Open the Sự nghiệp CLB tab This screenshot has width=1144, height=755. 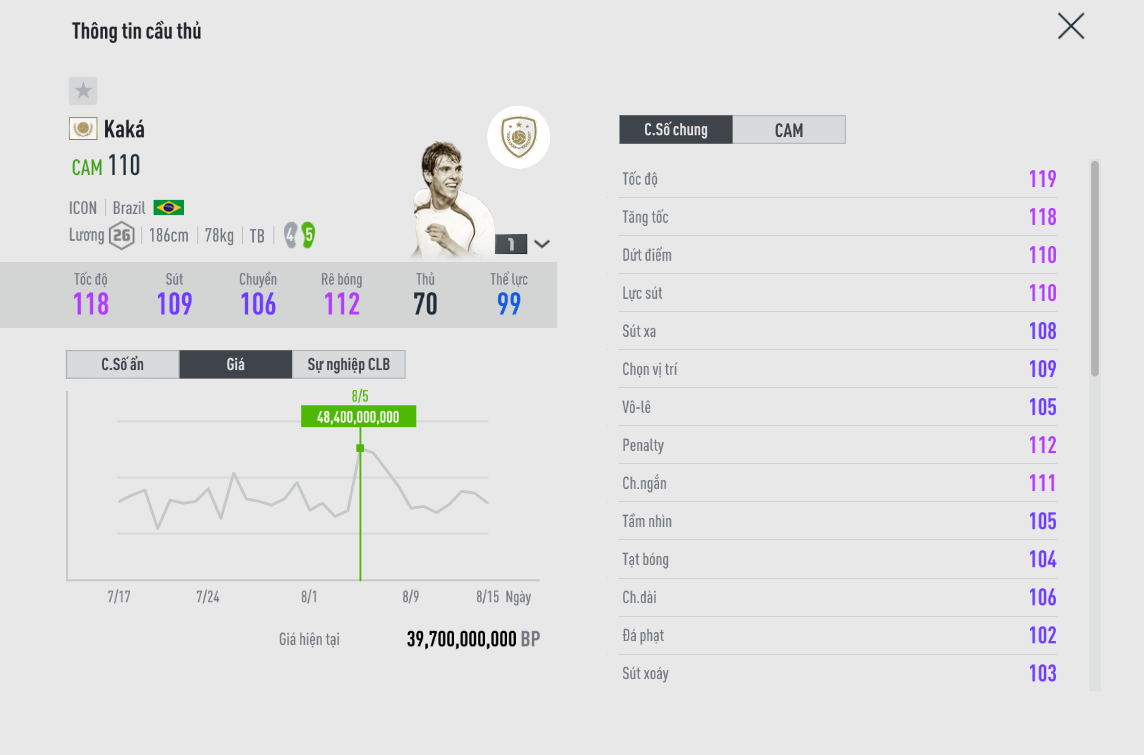pos(348,365)
